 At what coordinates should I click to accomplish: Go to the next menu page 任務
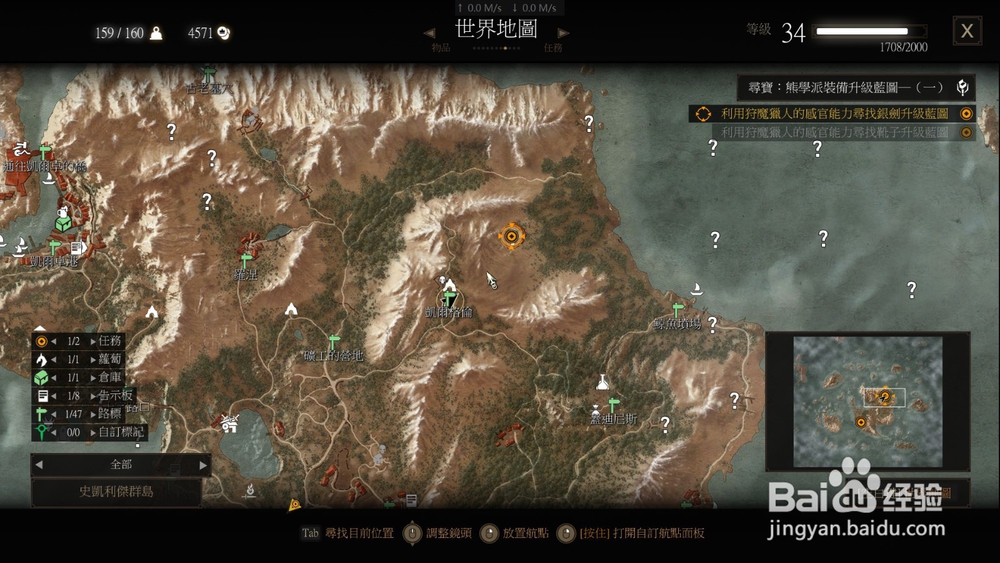(564, 34)
